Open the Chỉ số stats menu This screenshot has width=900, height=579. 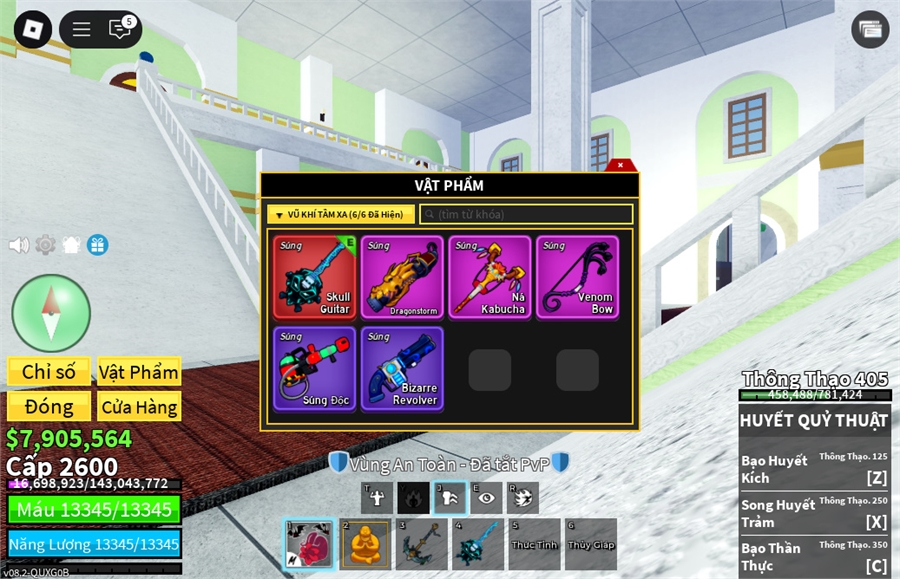pos(49,372)
